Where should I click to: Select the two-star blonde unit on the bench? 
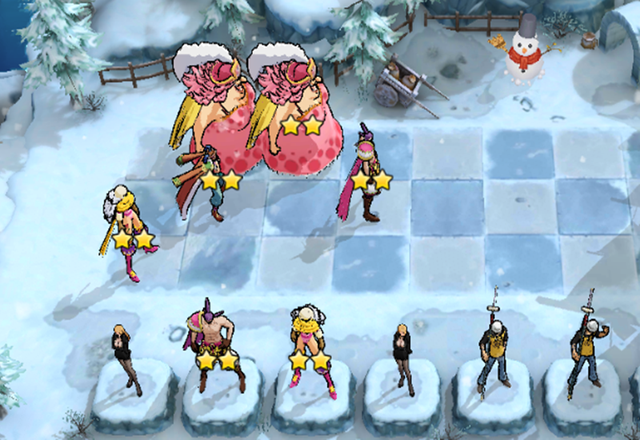click(310, 345)
